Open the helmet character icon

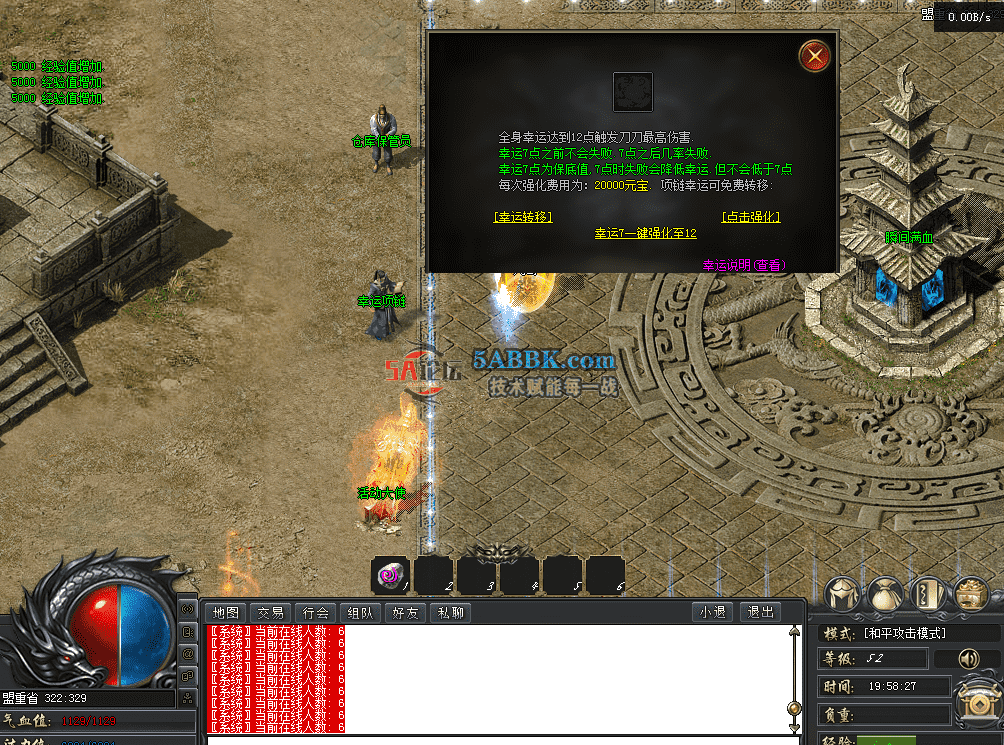pos(843,594)
